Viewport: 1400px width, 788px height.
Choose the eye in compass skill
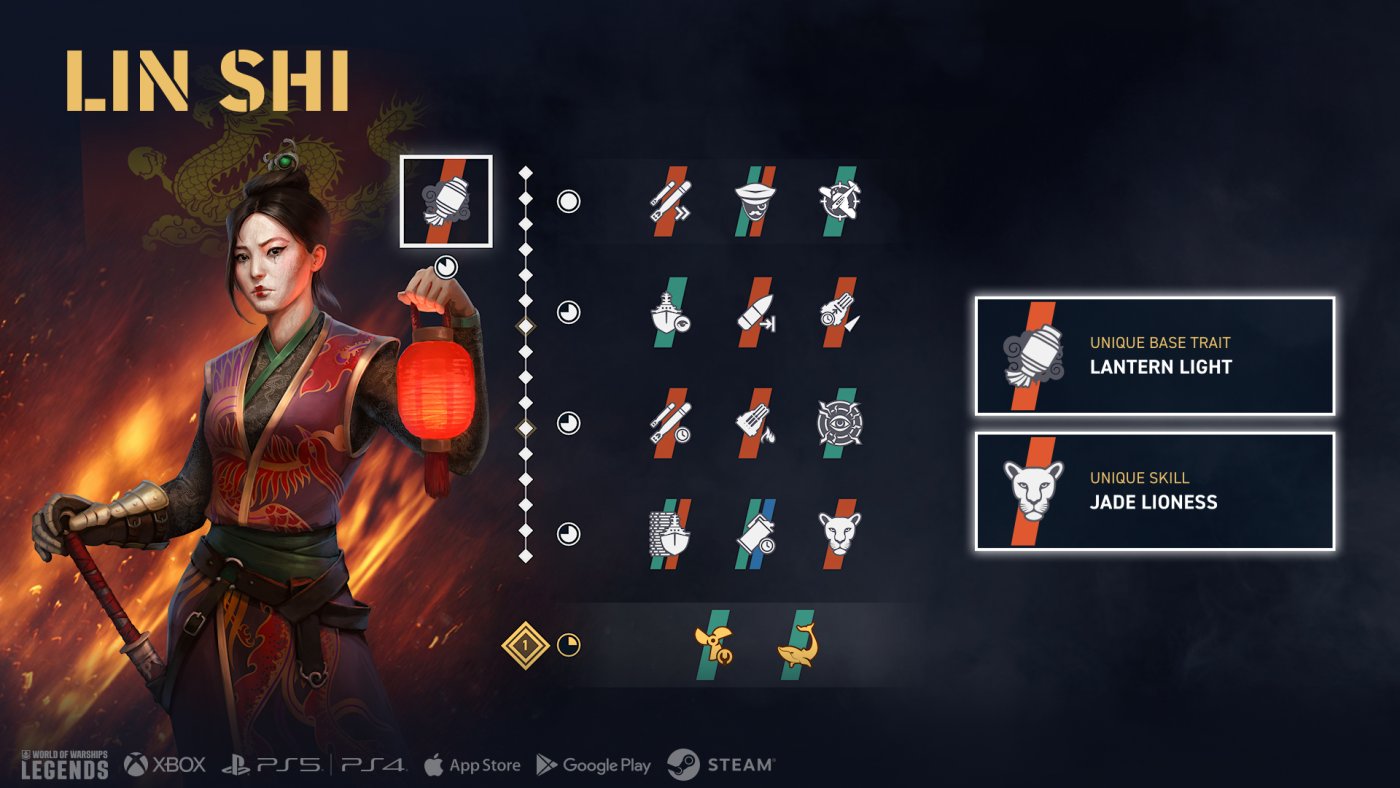click(839, 423)
